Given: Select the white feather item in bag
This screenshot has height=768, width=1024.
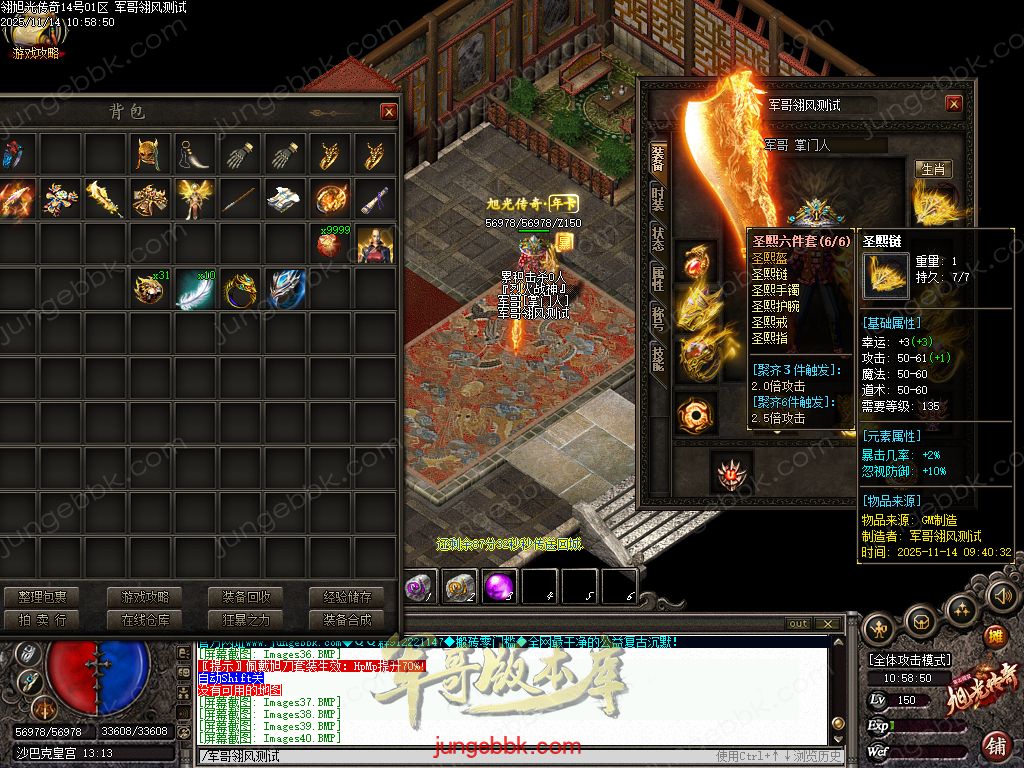Looking at the screenshot, I should point(194,290).
